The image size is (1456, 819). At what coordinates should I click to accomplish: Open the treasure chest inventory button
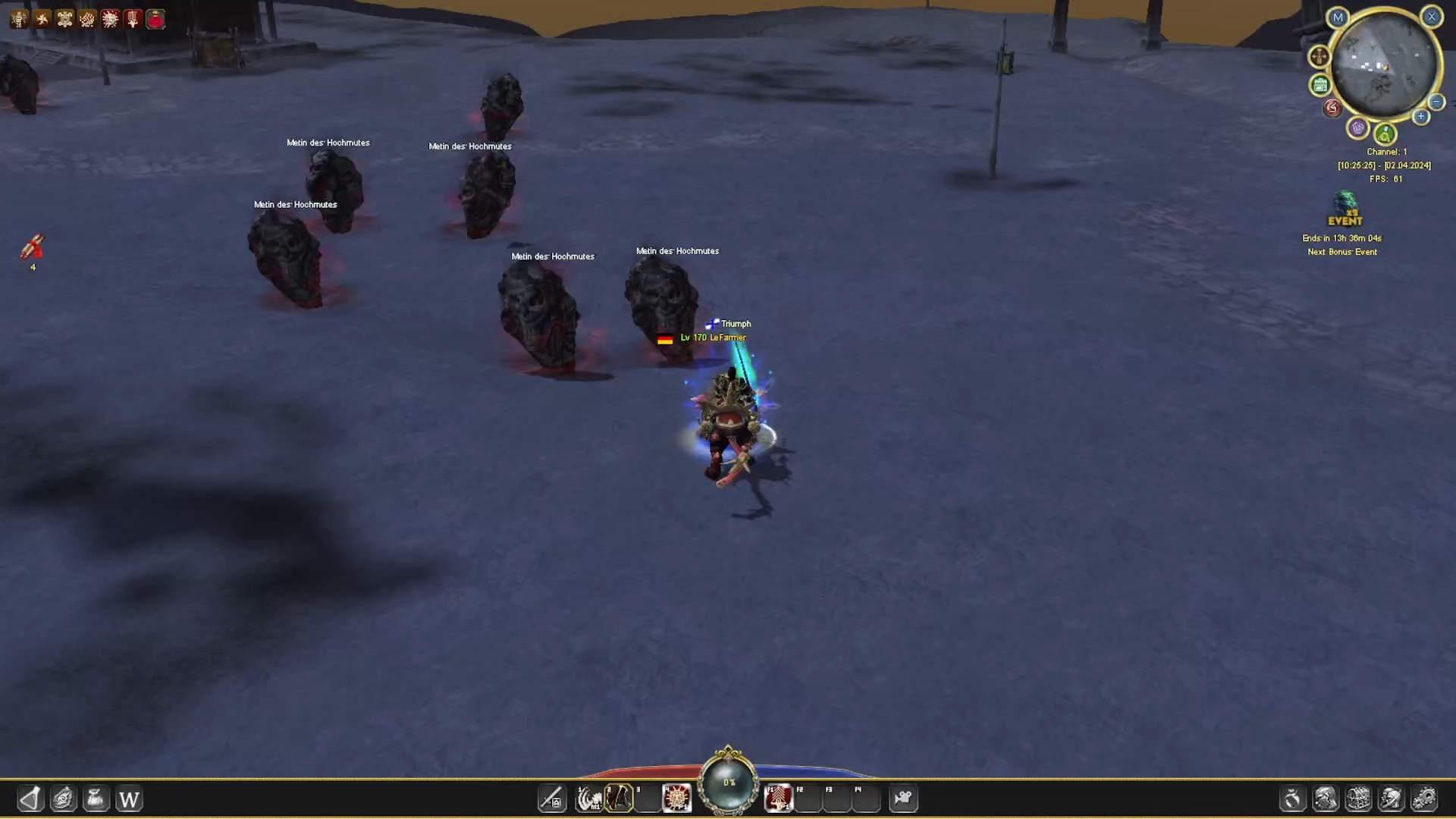pyautogui.click(x=1358, y=799)
